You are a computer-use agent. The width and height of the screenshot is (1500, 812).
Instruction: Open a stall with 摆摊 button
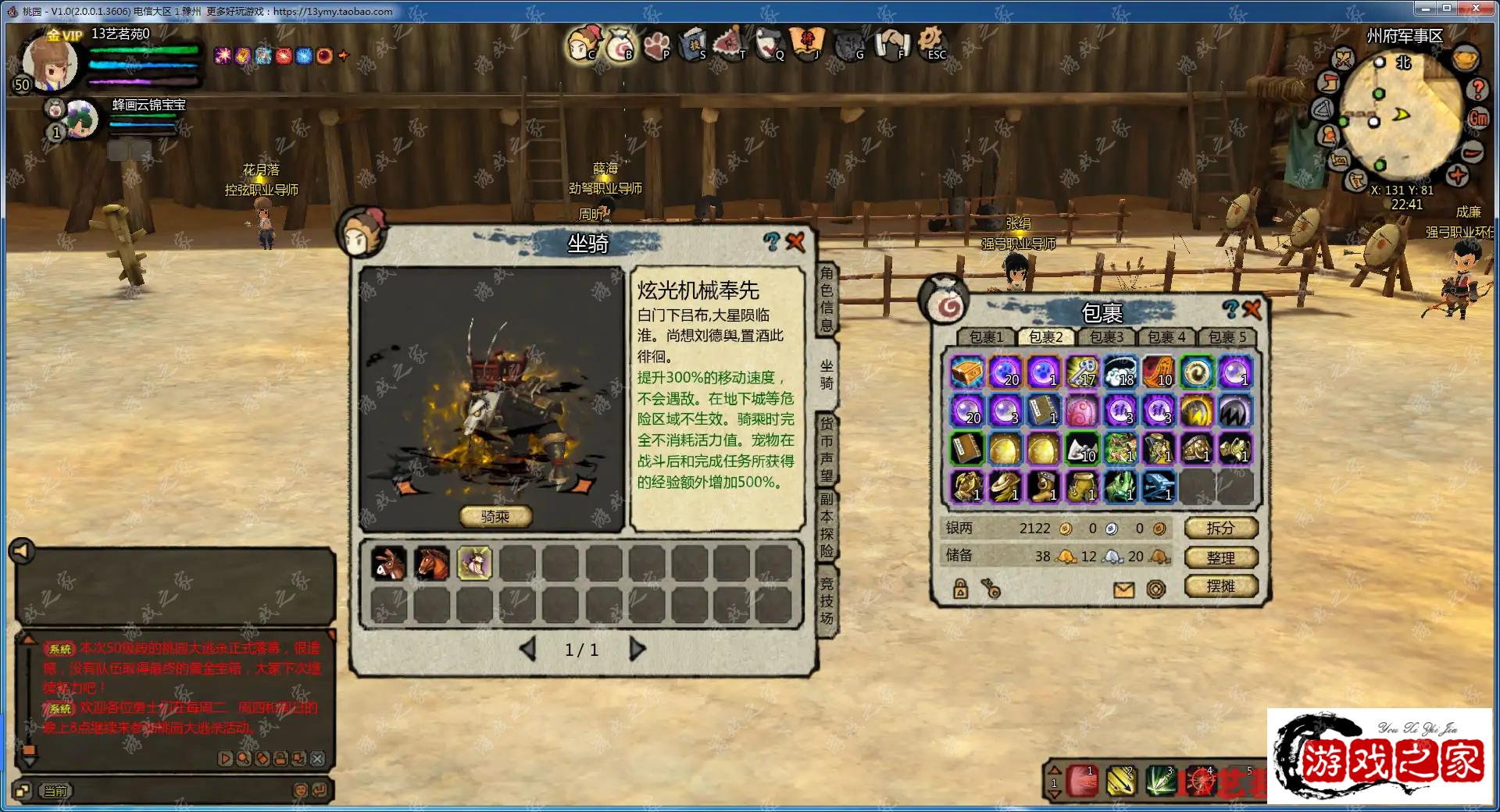[1220, 586]
